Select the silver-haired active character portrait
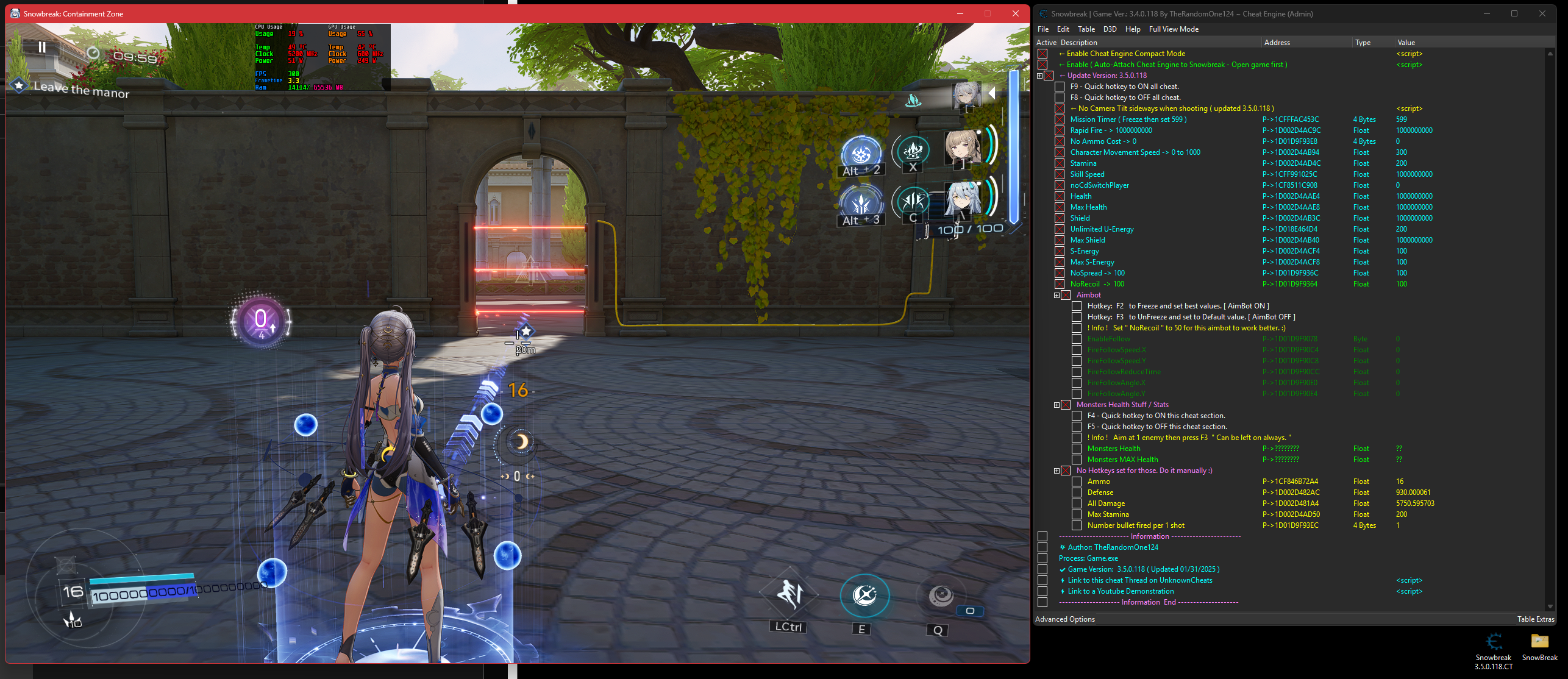Image resolution: width=1568 pixels, height=679 pixels. point(966,96)
